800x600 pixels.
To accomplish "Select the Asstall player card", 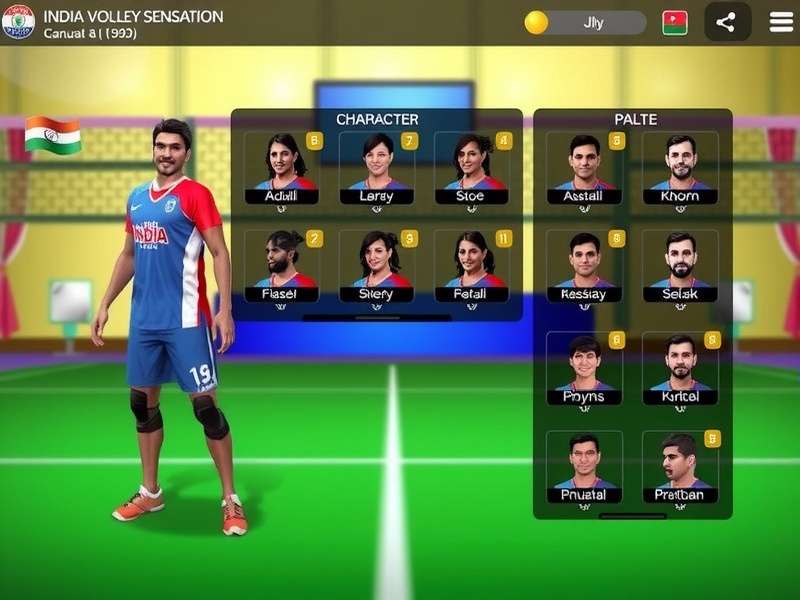I will (x=584, y=169).
